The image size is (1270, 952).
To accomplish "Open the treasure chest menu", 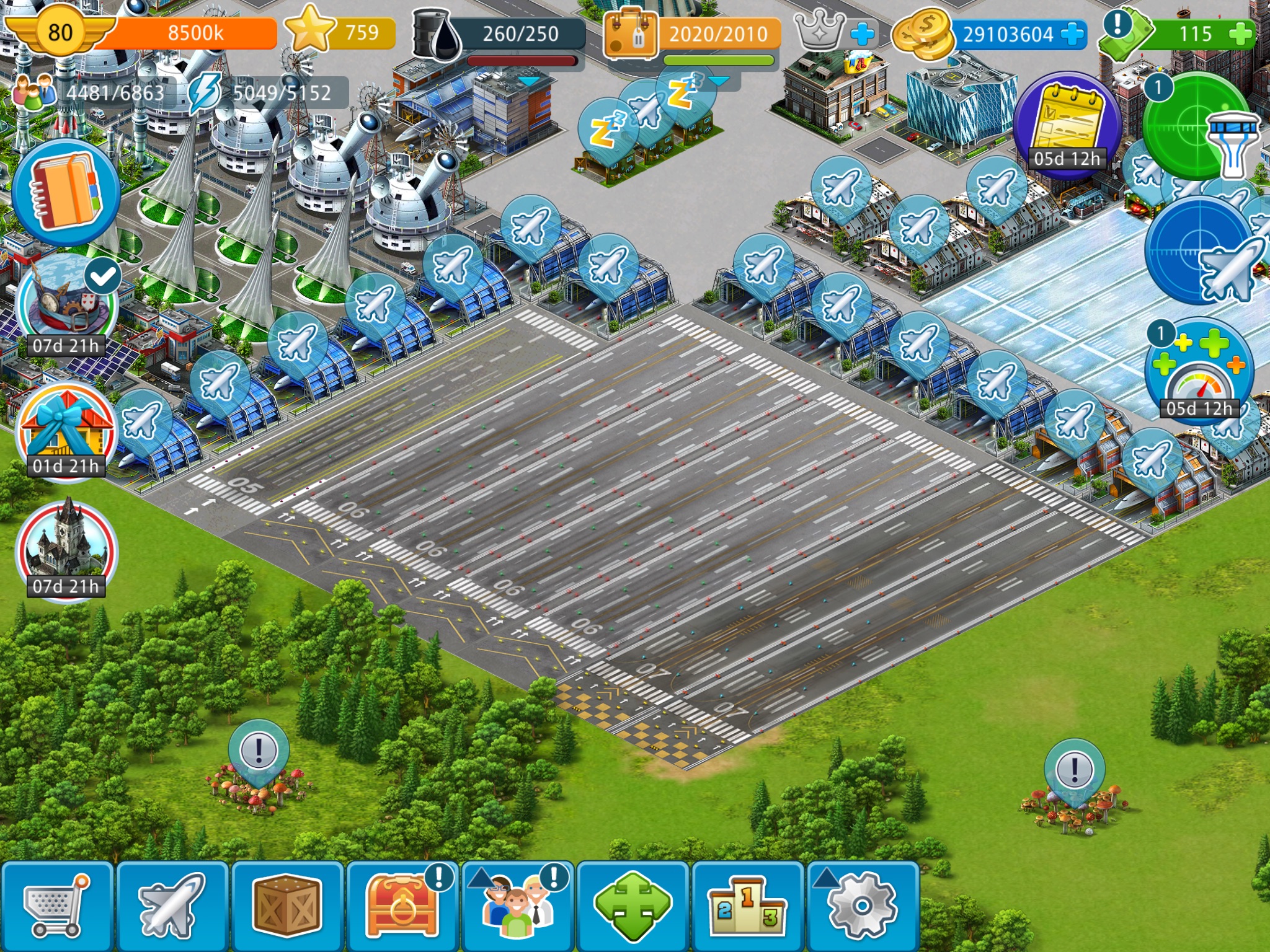I will 402,906.
